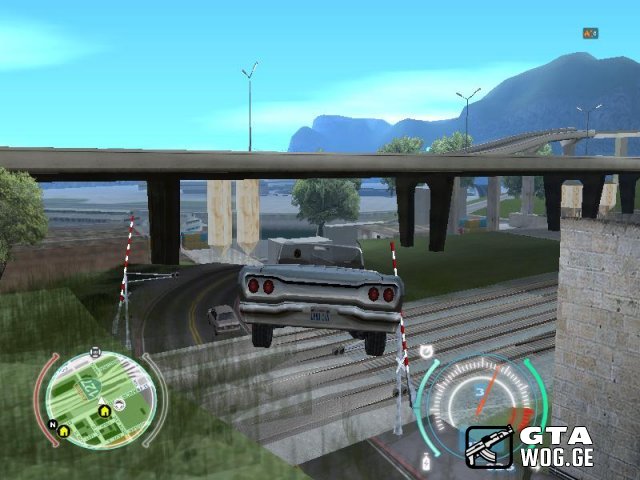Click the black N north marker on the radar
Image resolution: width=640 pixels, height=480 pixels.
tap(52, 423)
